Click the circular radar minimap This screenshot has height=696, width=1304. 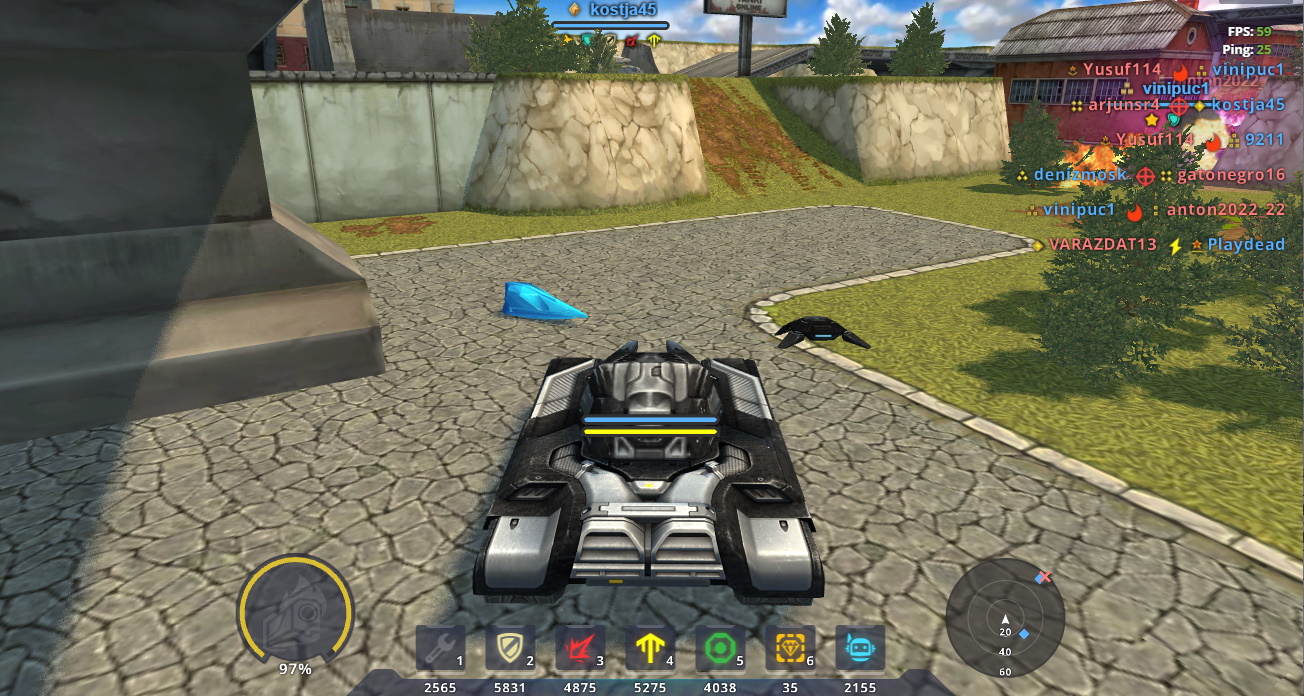coord(1005,617)
